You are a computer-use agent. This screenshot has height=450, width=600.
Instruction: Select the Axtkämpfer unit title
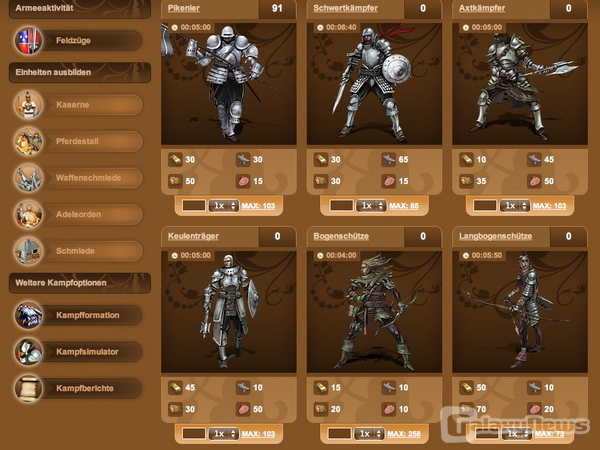click(481, 9)
